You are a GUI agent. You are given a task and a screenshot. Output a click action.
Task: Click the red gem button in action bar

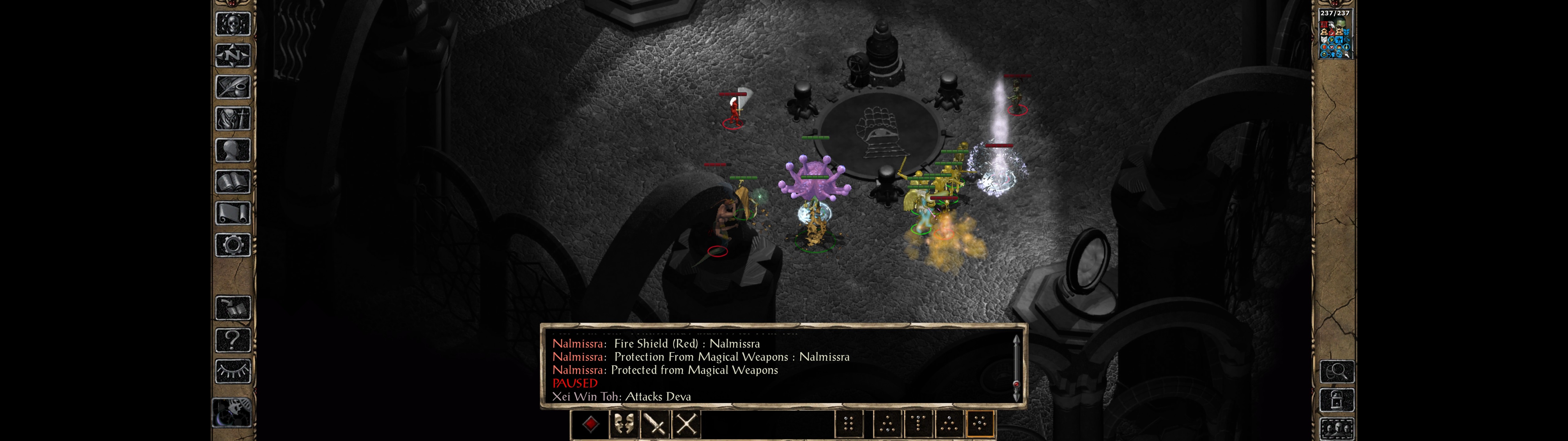(590, 424)
